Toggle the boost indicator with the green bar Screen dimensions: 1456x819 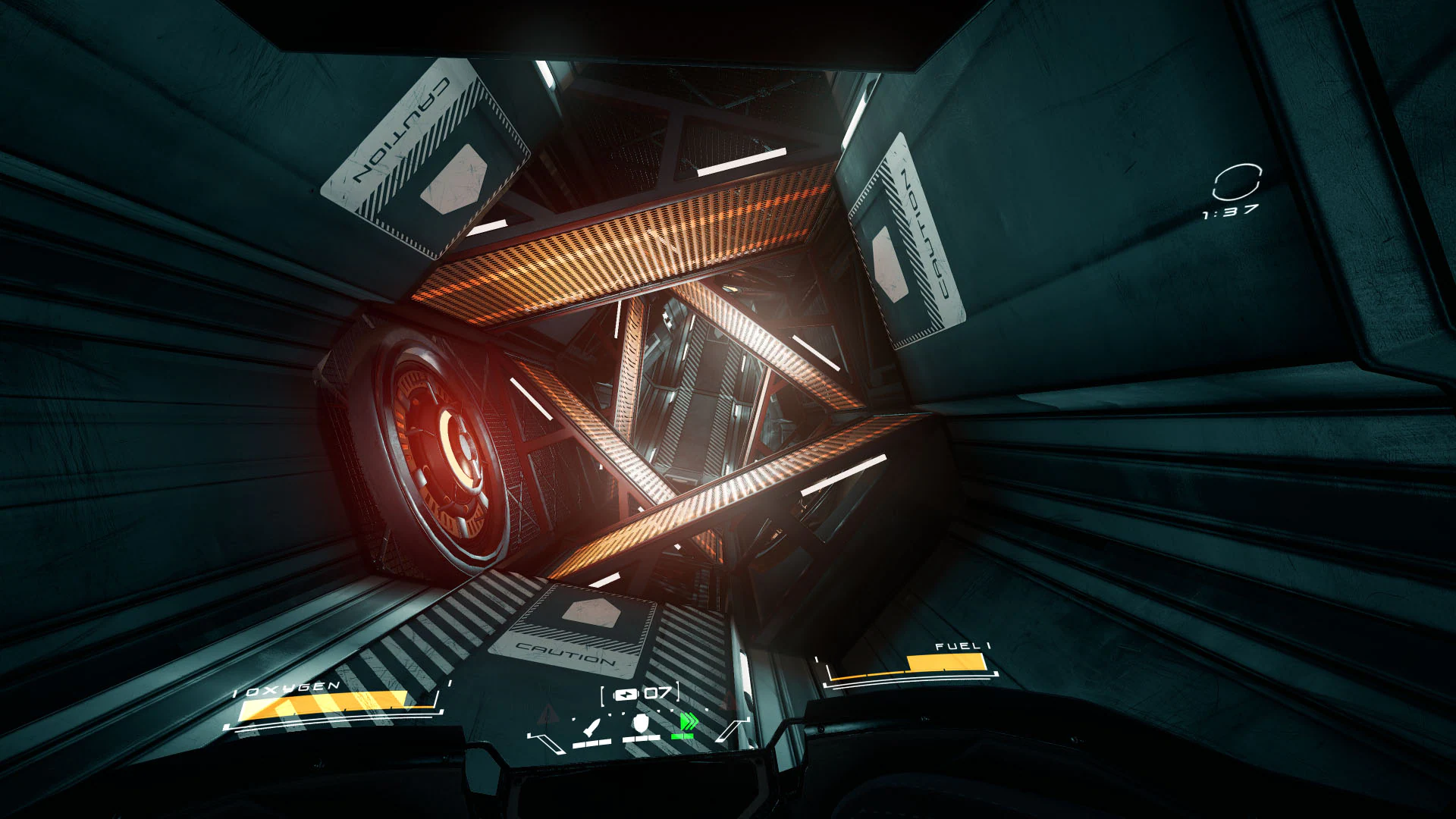pyautogui.click(x=682, y=736)
